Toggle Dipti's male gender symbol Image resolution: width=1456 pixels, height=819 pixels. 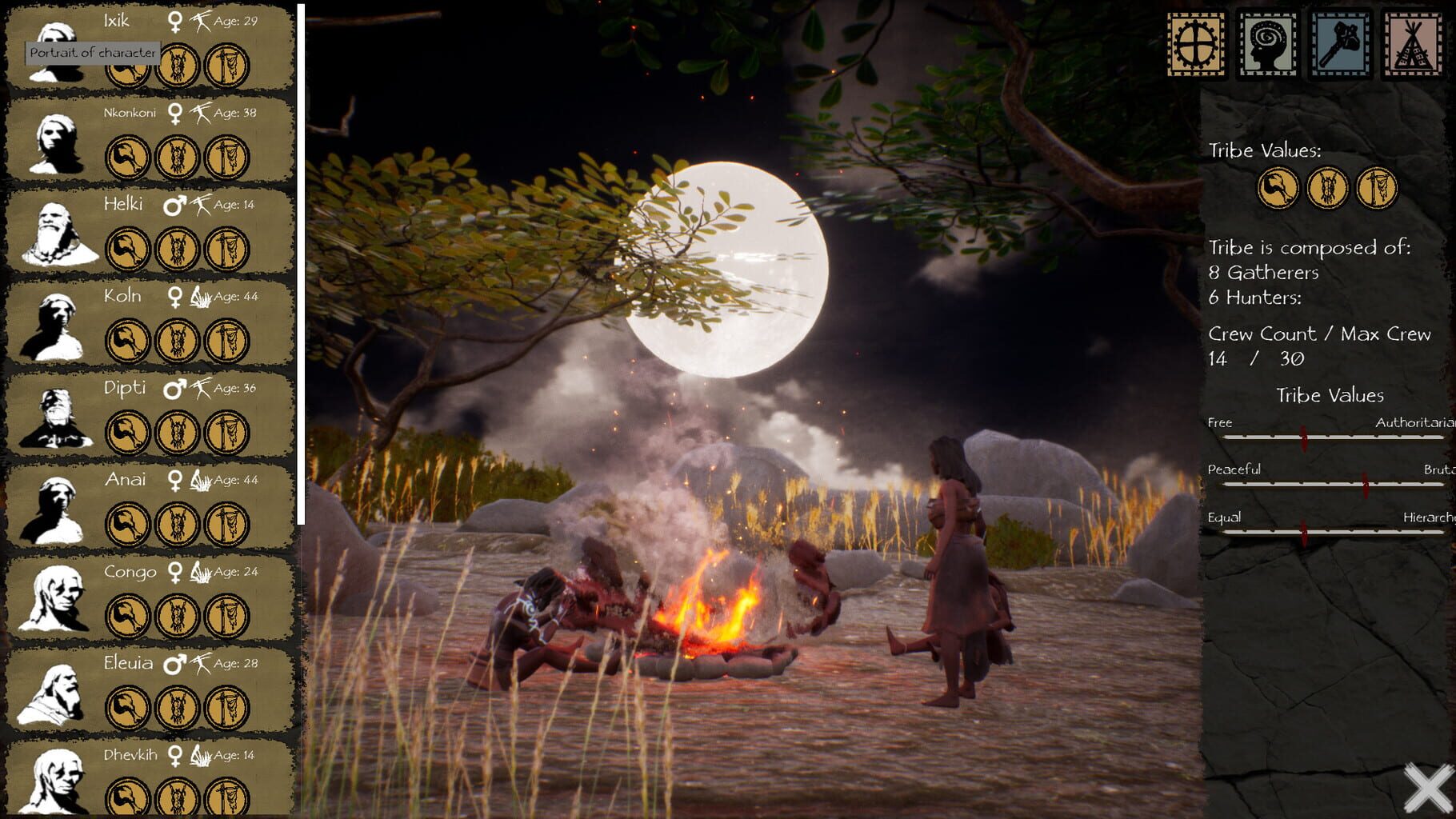coord(172,388)
